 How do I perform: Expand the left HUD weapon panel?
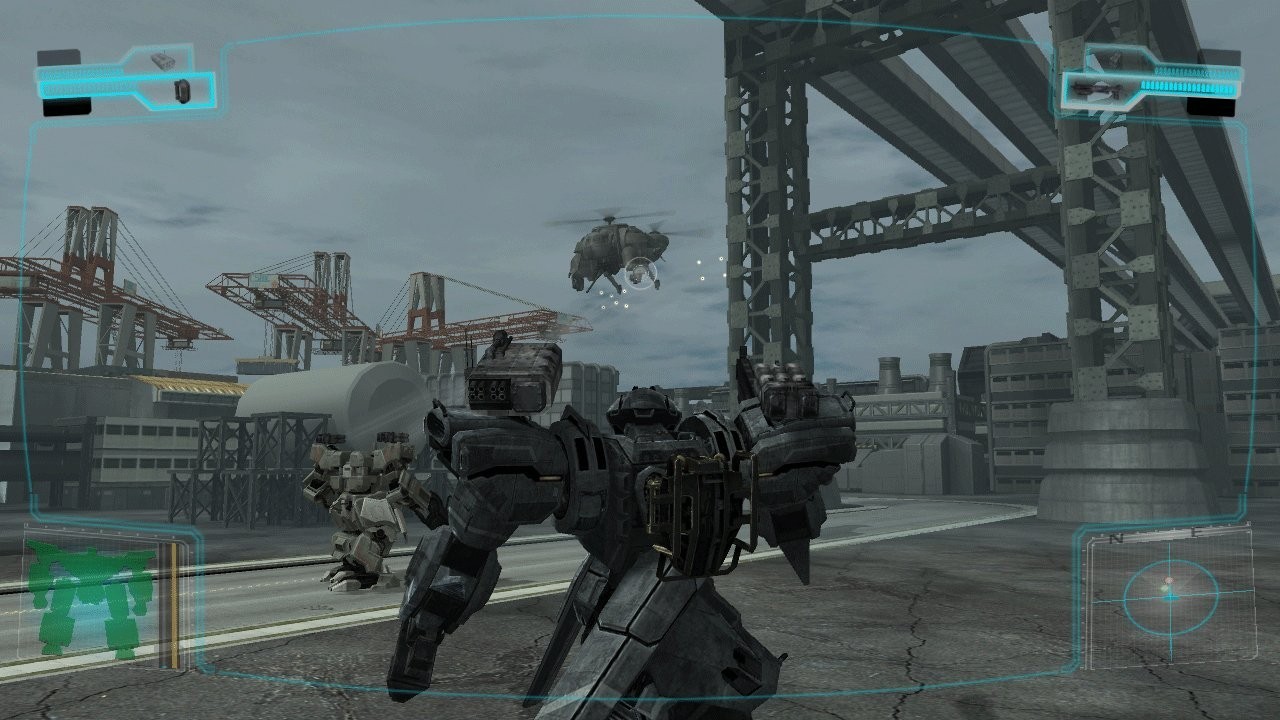pyautogui.click(x=120, y=80)
